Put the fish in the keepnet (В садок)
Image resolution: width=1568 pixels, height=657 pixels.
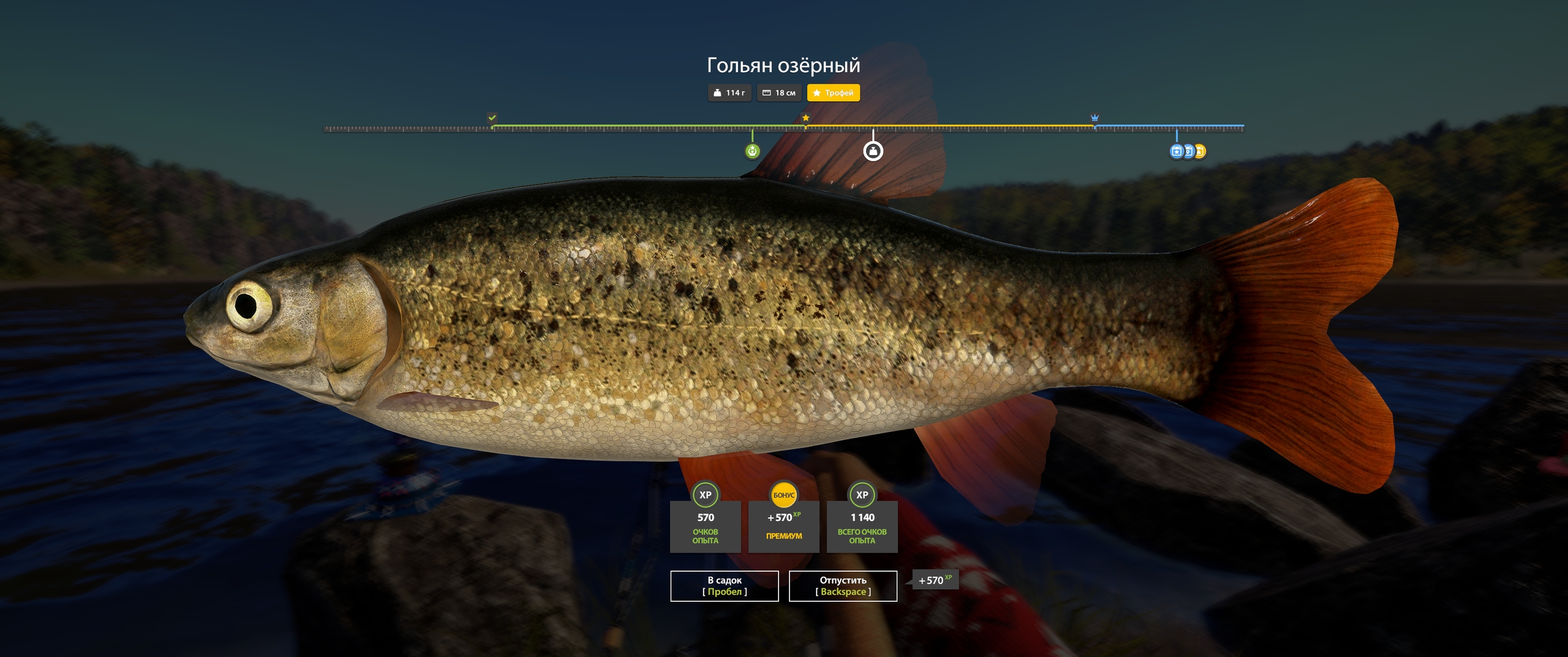tap(724, 586)
